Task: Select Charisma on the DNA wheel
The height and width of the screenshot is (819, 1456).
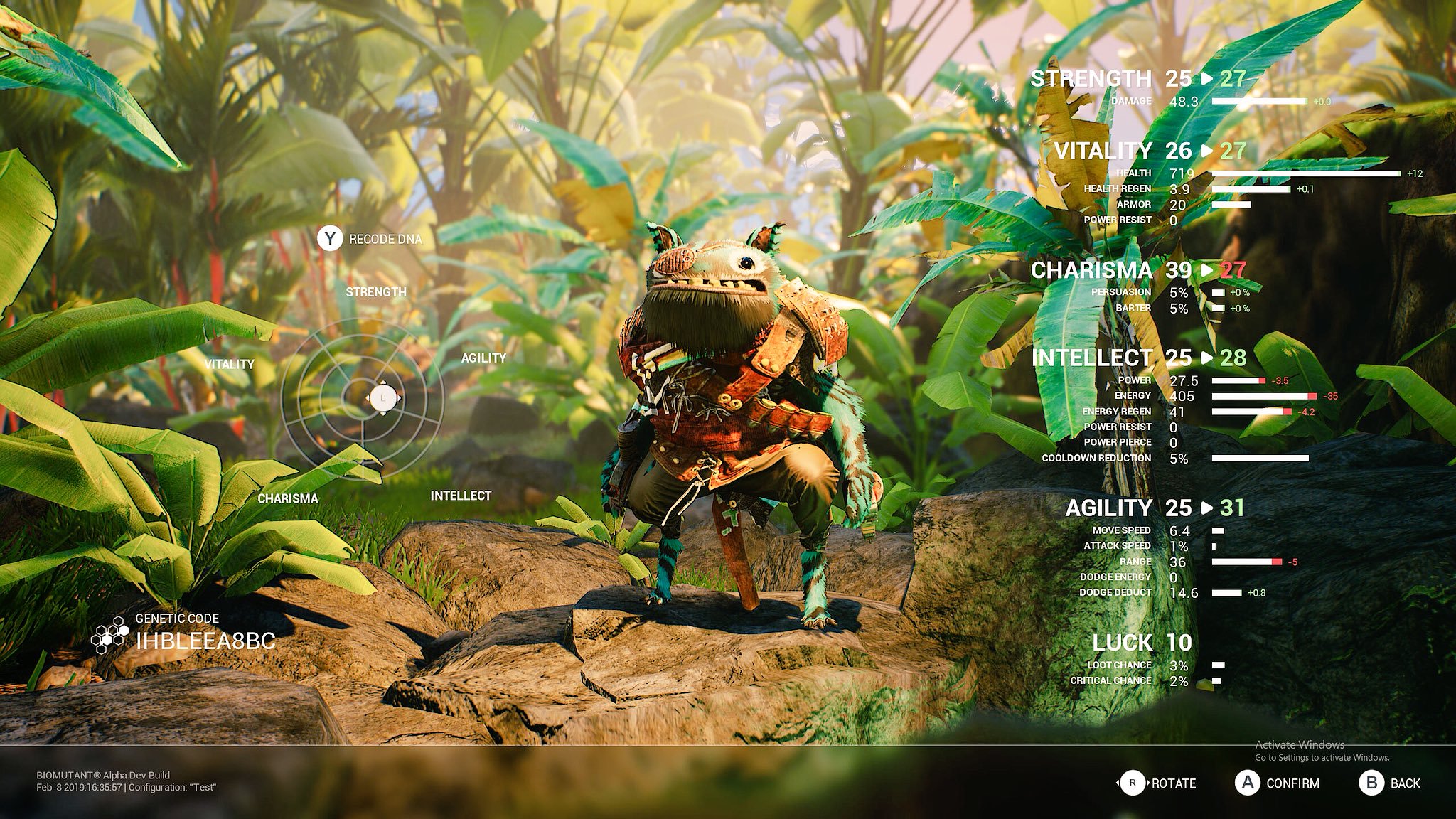Action: 288,498
